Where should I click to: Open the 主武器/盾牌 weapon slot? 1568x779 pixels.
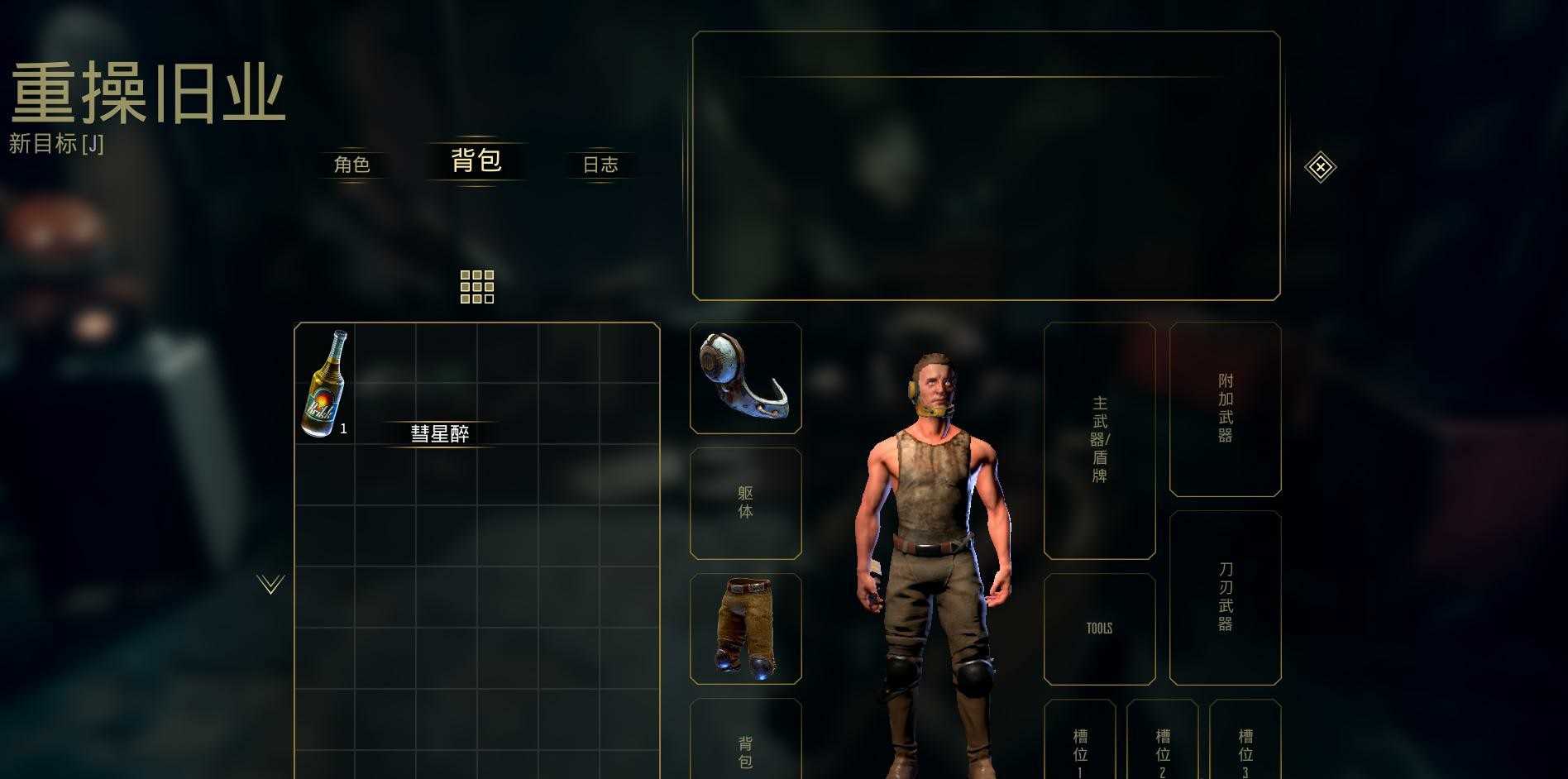(x=1099, y=440)
